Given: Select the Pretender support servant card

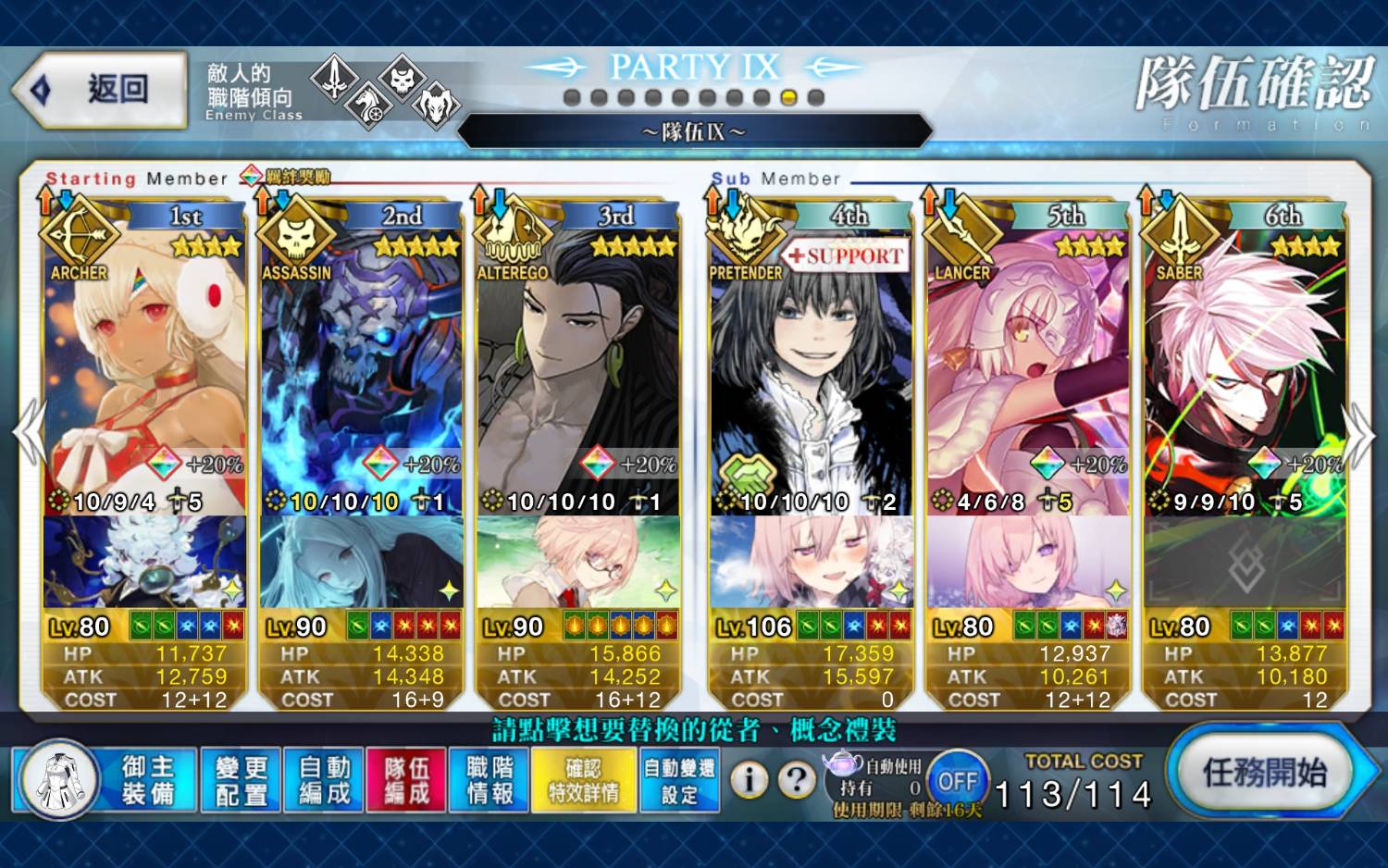Looking at the screenshot, I should pyautogui.click(x=812, y=370).
